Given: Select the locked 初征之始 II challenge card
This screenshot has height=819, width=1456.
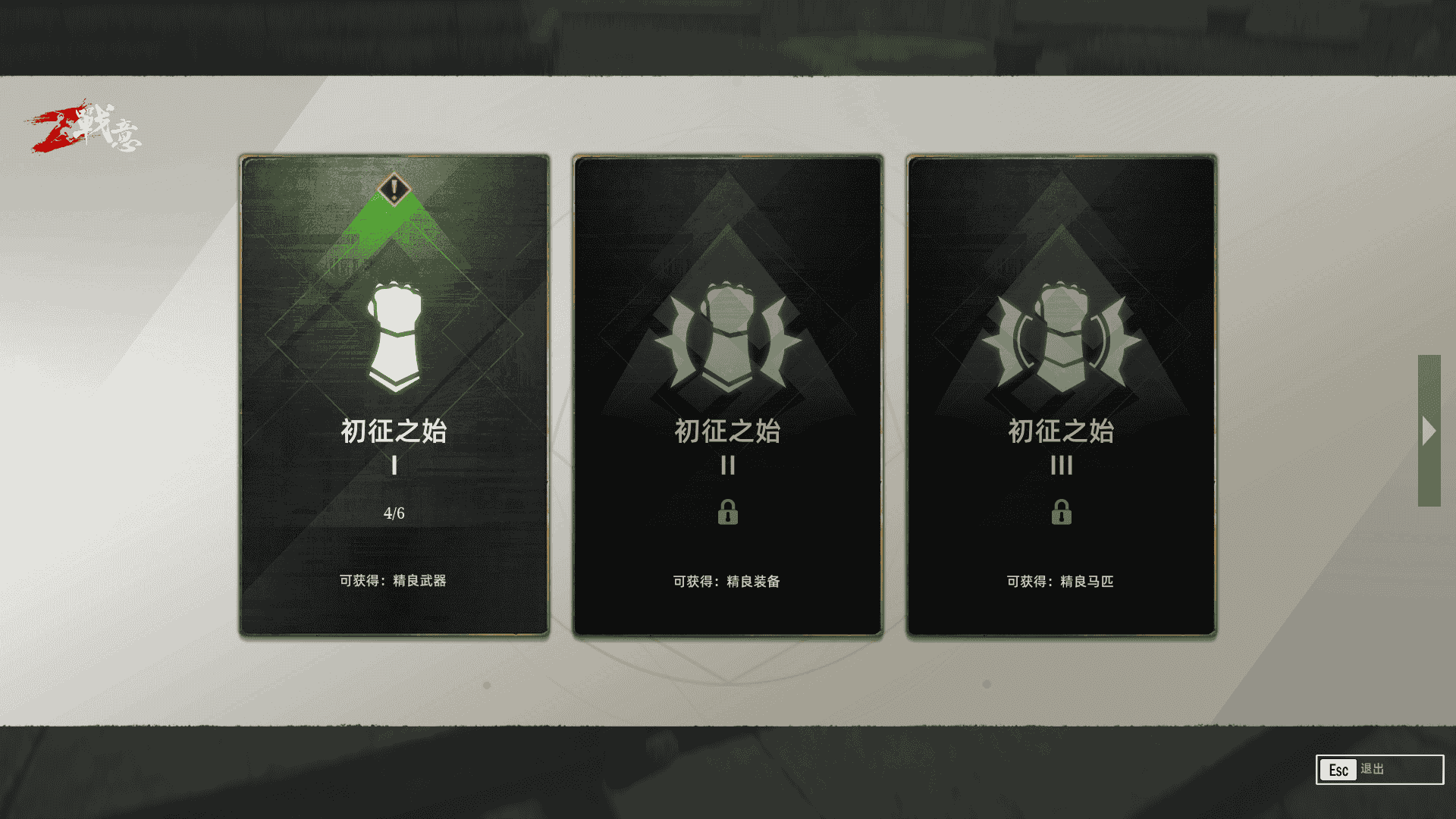Looking at the screenshot, I should coord(728,394).
